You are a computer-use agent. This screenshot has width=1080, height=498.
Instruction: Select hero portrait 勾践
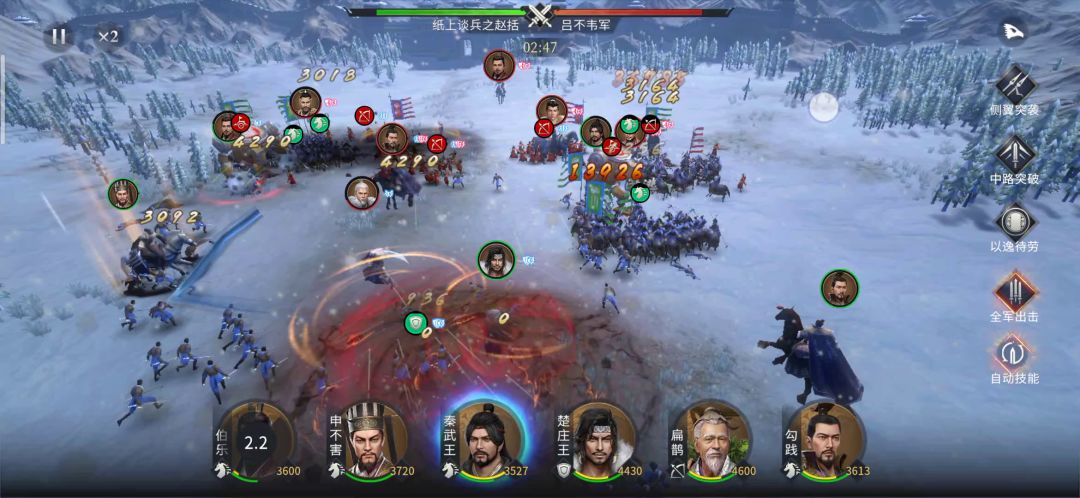pos(825,440)
